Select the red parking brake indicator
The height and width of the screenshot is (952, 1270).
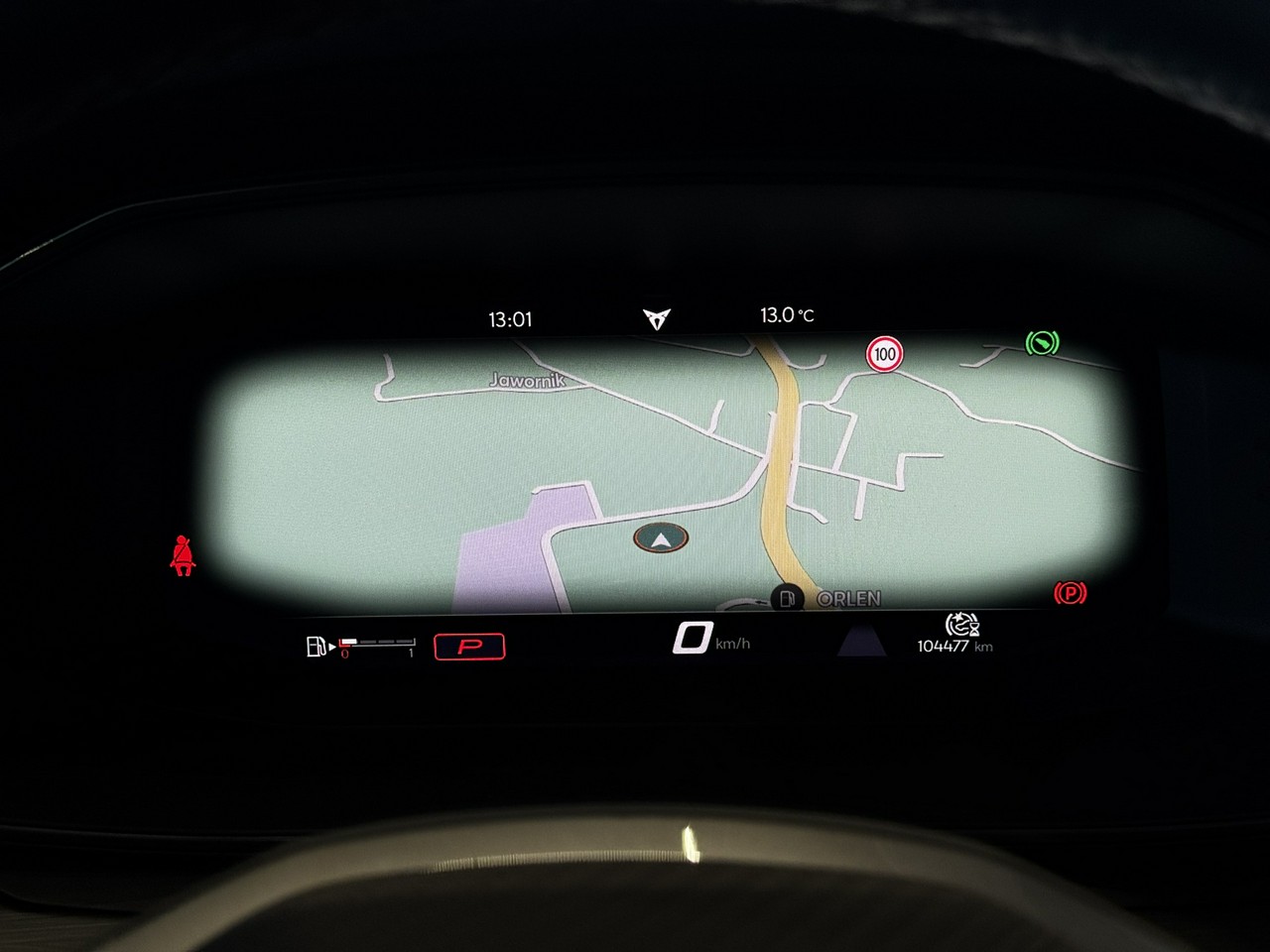[1070, 593]
